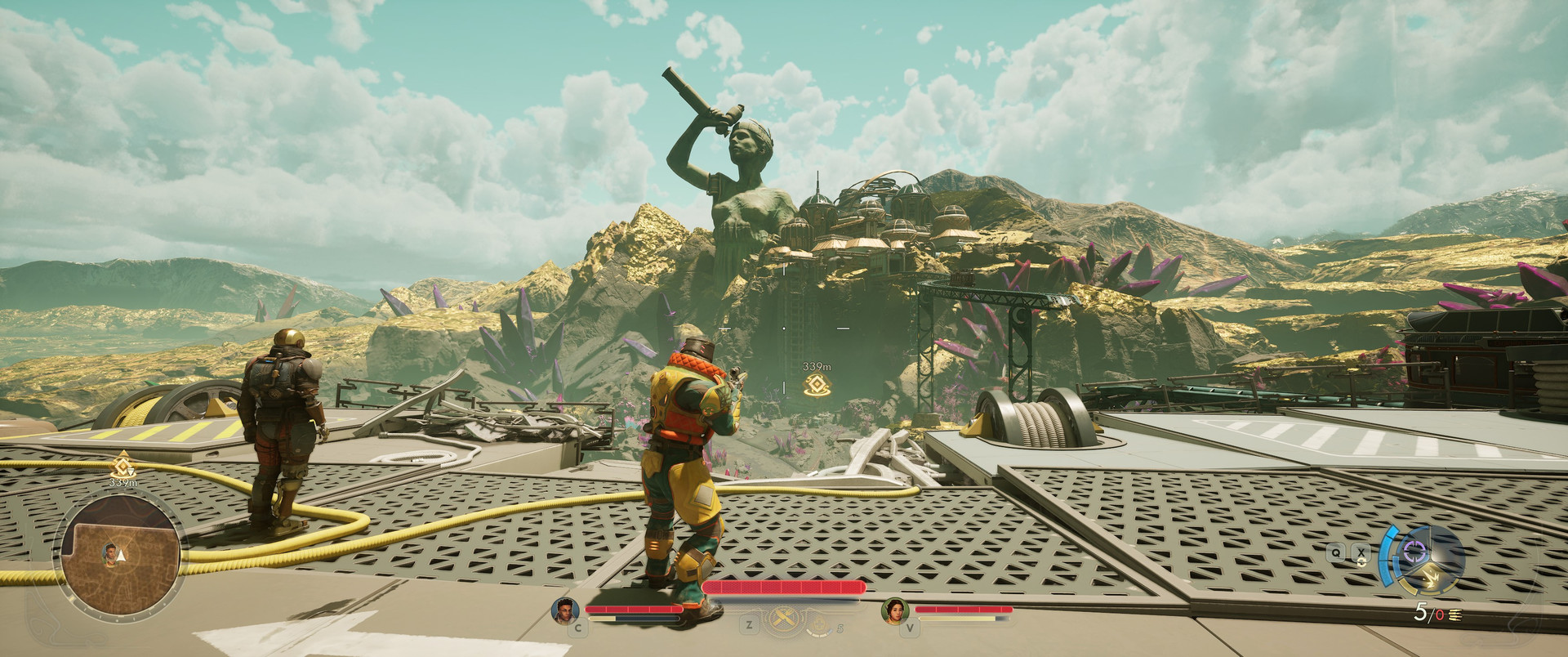The width and height of the screenshot is (1568, 657).
Task: Open the circular minimap
Action: (x=118, y=552)
